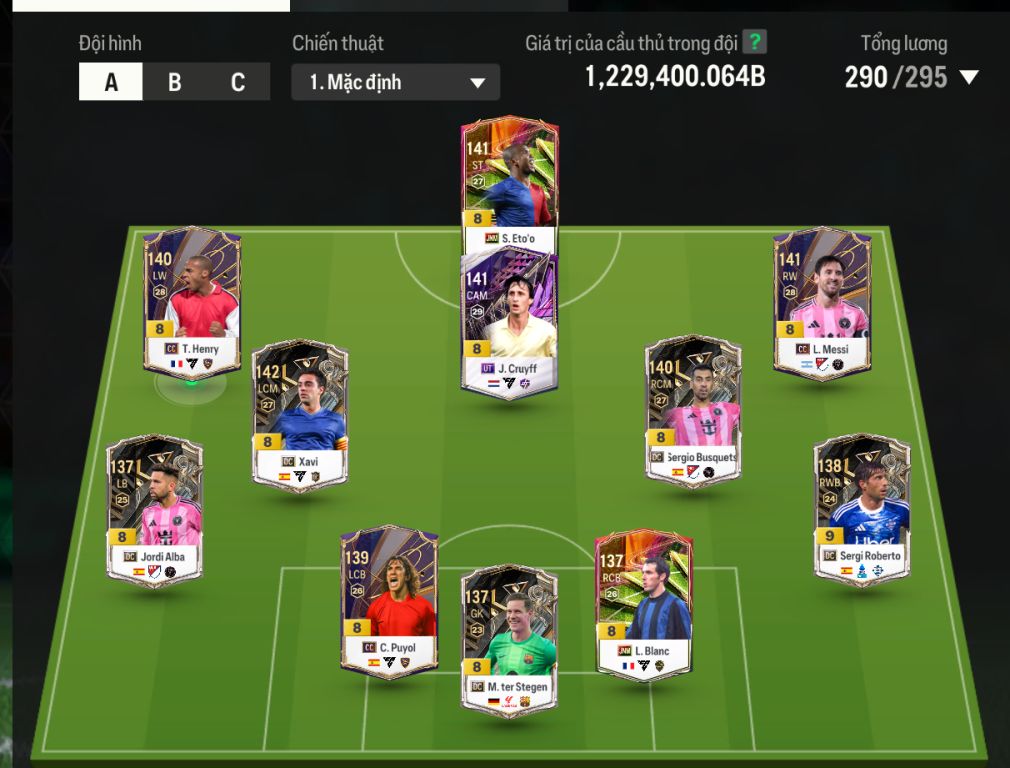Expand the Tổng lương salary arrow

point(968,78)
